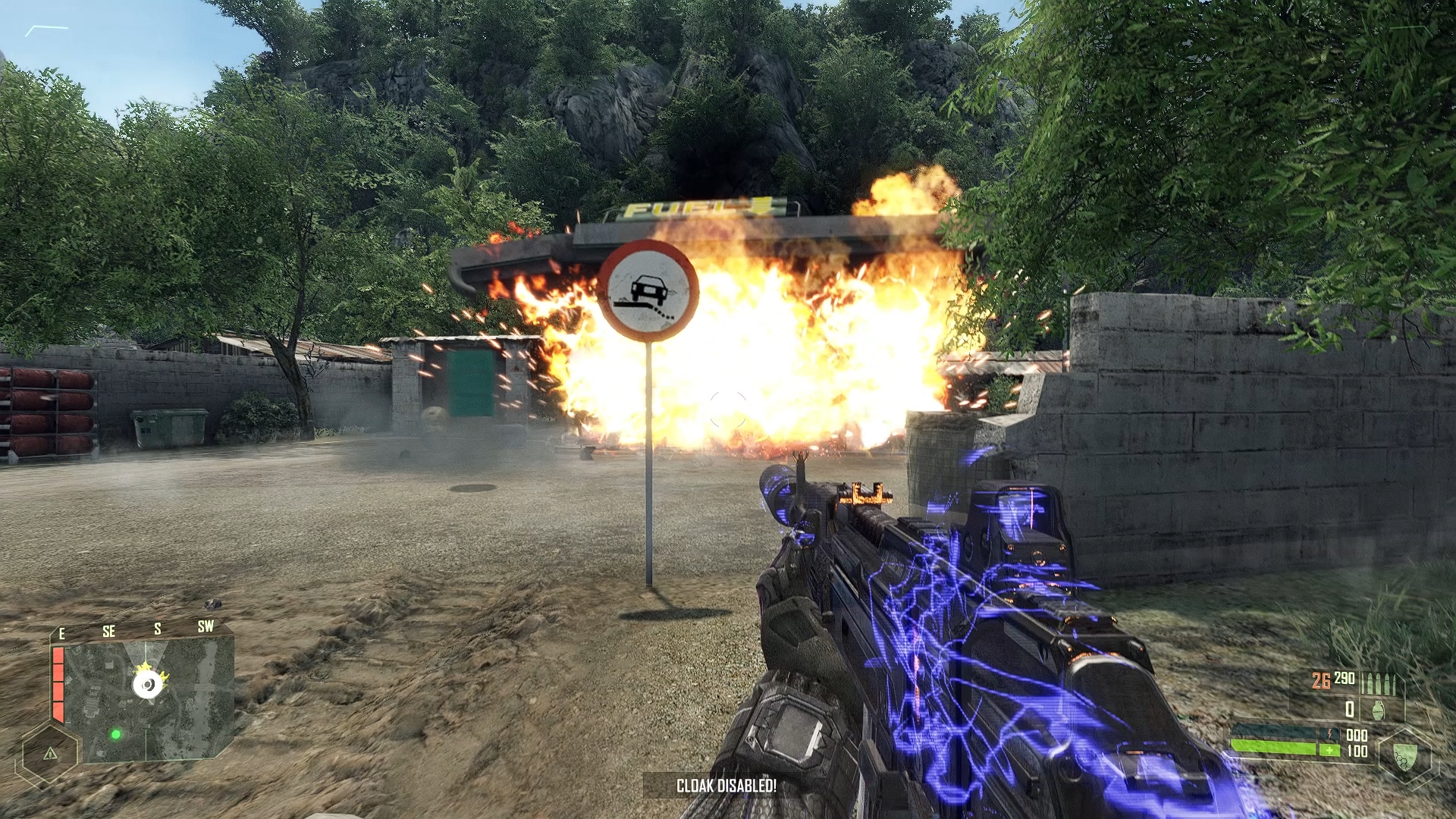This screenshot has height=819, width=1456.
Task: Click the grenade icon
Action: [x=1378, y=710]
